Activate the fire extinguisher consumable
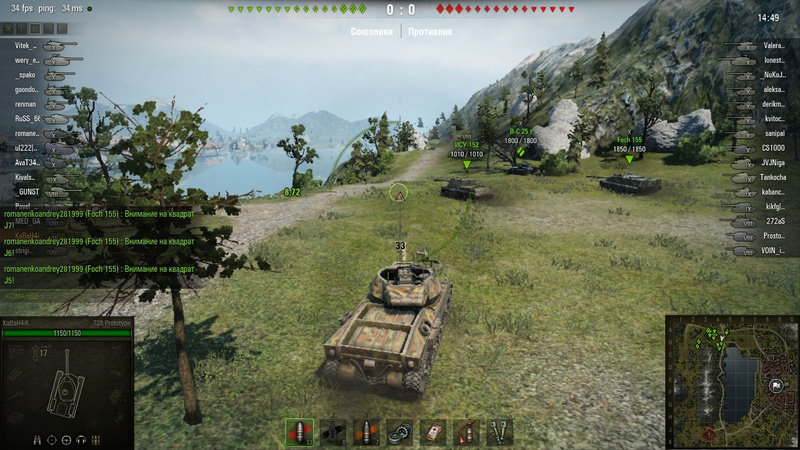Viewport: 800px width, 450px height. [x=466, y=431]
